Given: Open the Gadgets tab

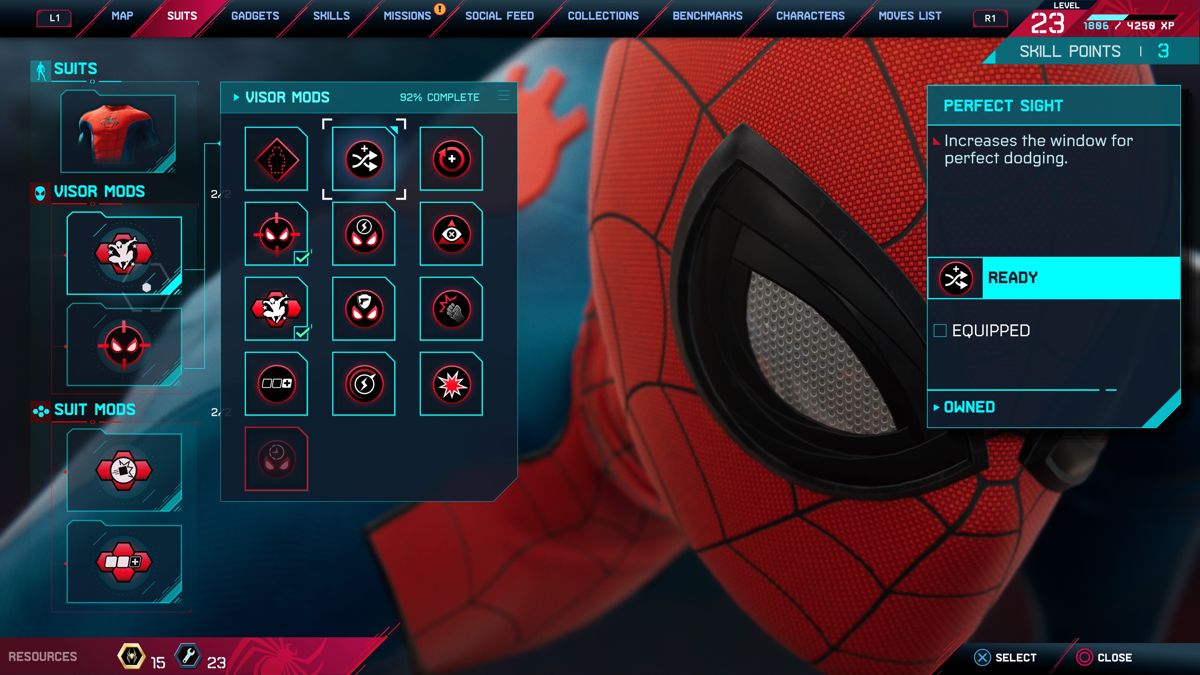Looking at the screenshot, I should click(x=255, y=16).
